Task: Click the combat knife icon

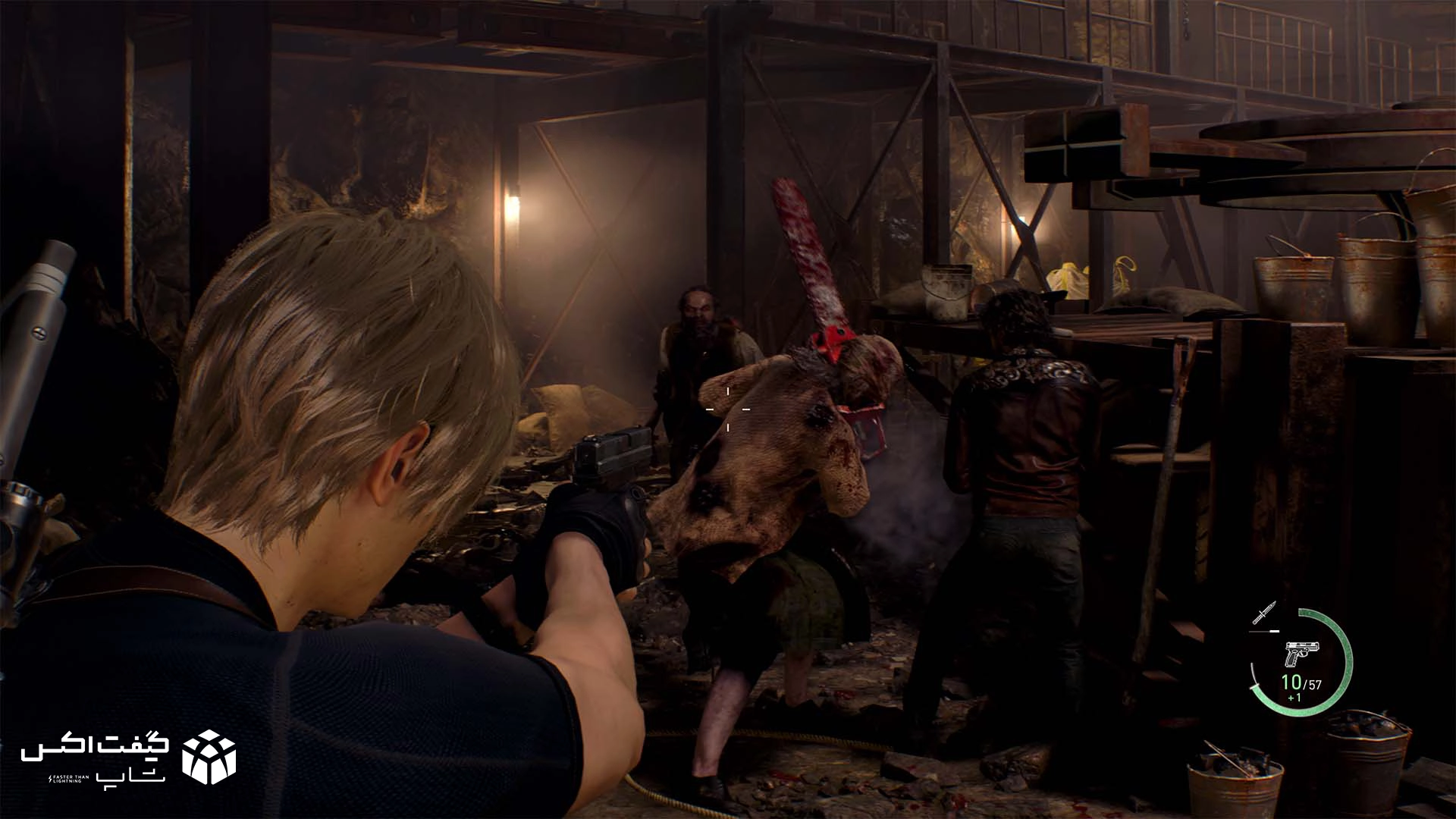Action: 1264,613
